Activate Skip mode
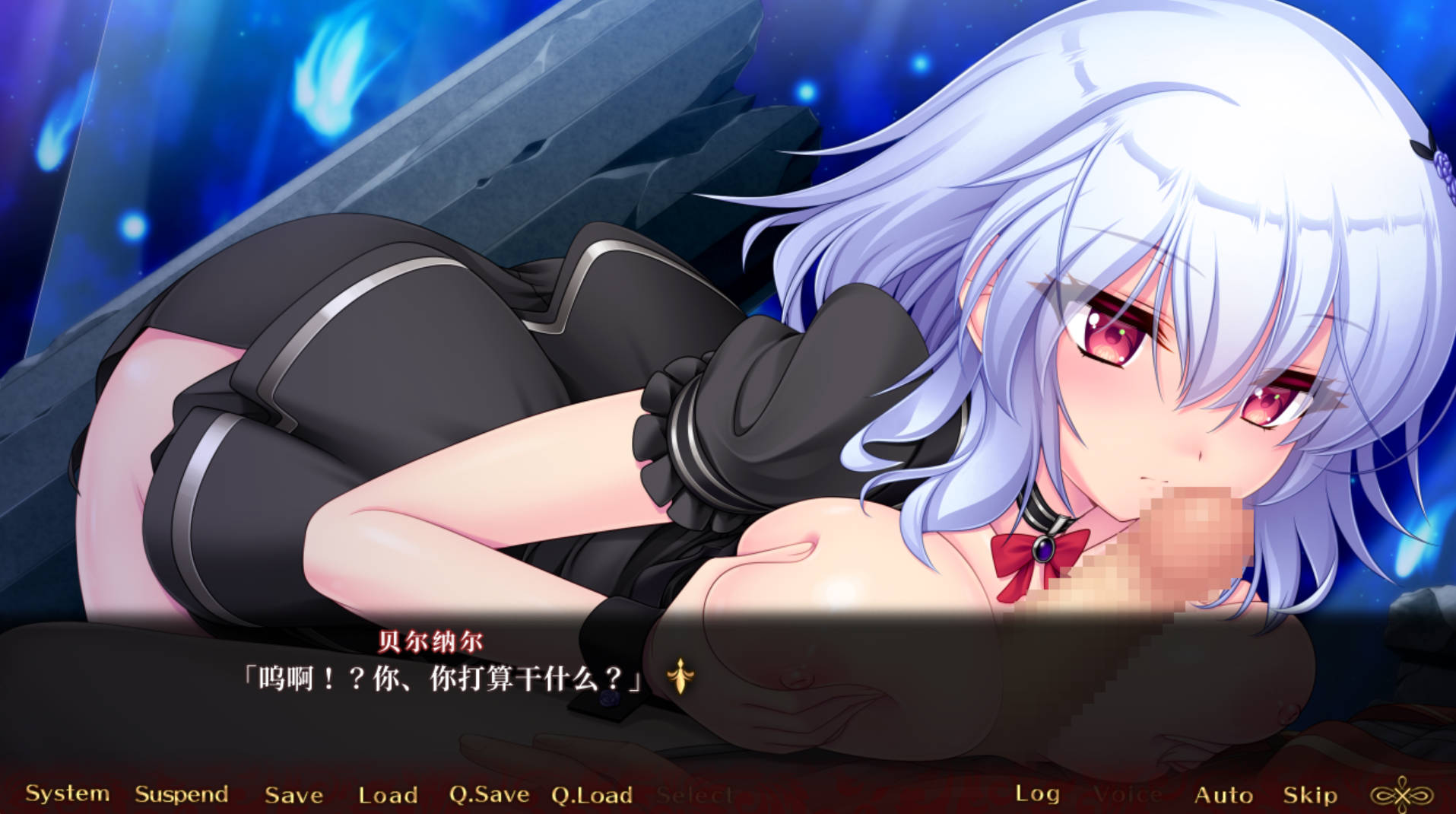Image resolution: width=1456 pixels, height=814 pixels. 1309,795
